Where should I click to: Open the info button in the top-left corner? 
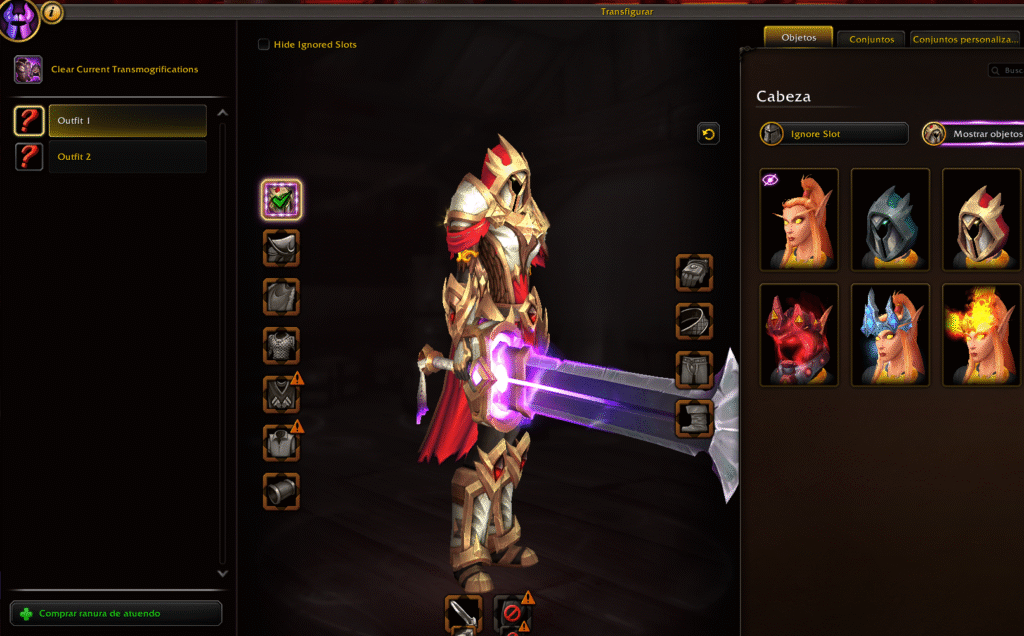[x=52, y=13]
